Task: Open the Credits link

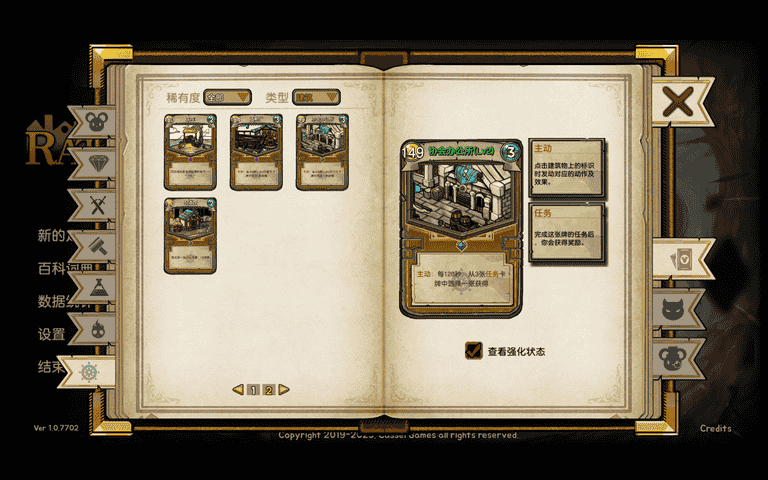Action: (715, 428)
